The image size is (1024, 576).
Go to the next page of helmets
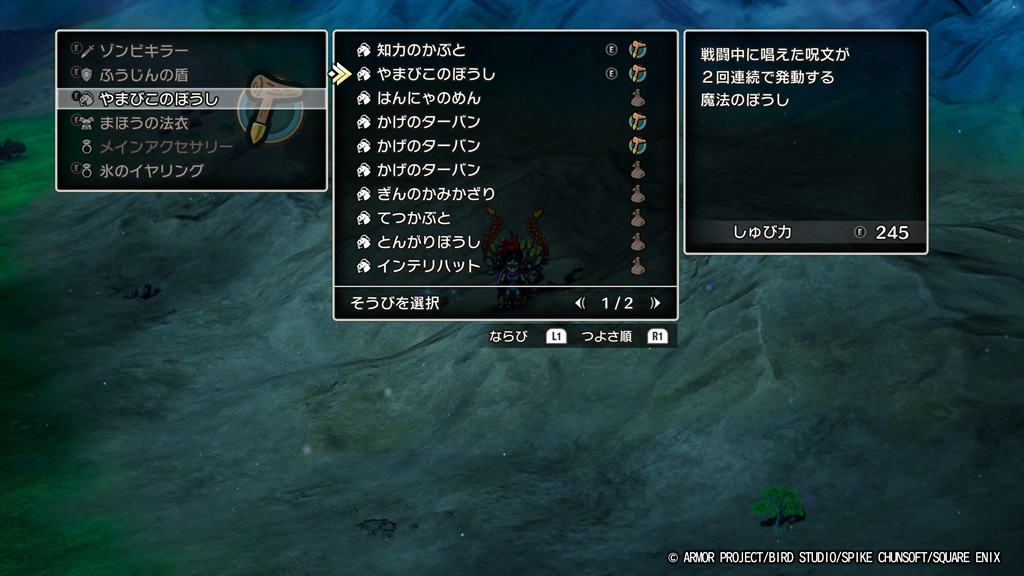[655, 303]
